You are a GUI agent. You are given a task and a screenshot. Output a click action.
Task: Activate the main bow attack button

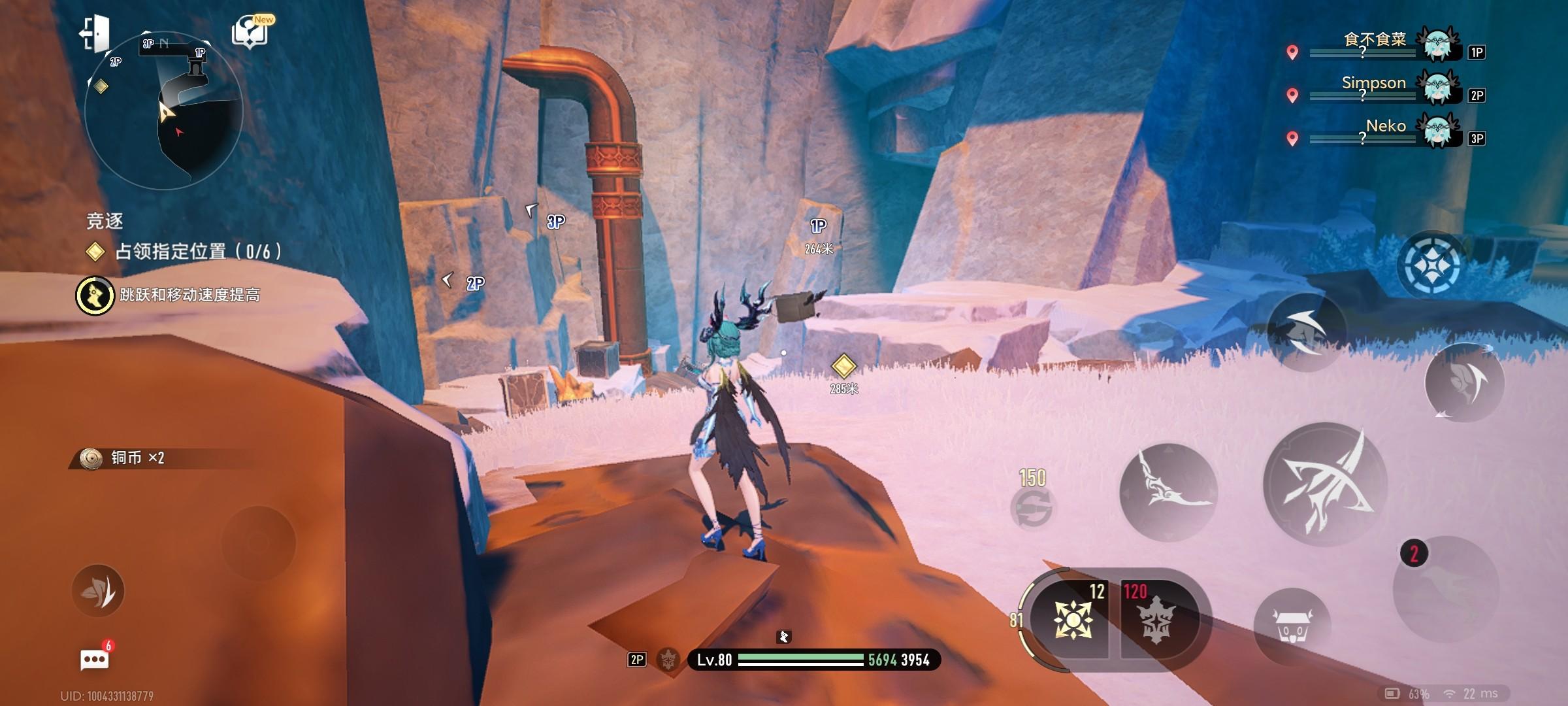pyautogui.click(x=1325, y=485)
